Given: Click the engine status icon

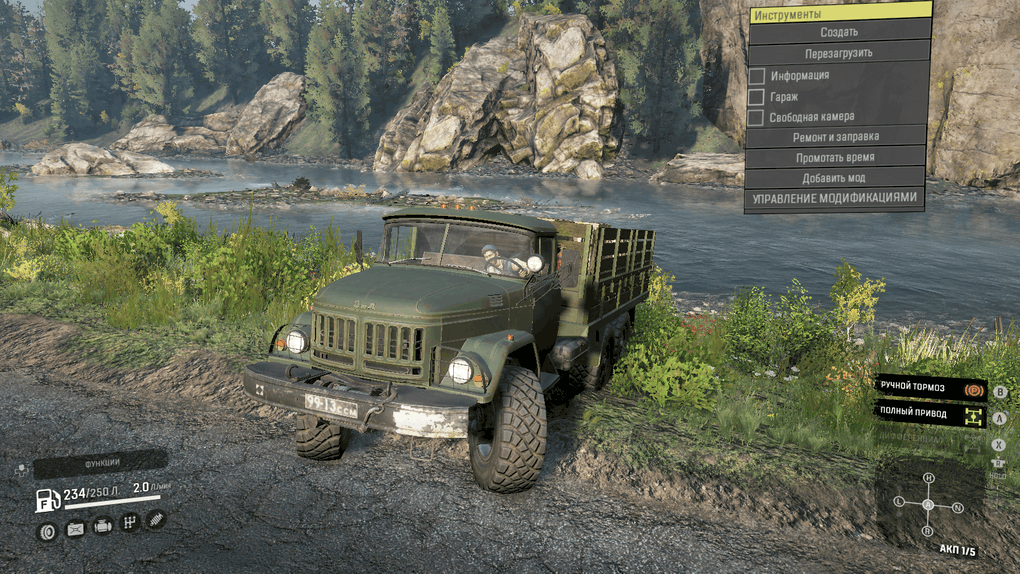Looking at the screenshot, I should (x=102, y=525).
